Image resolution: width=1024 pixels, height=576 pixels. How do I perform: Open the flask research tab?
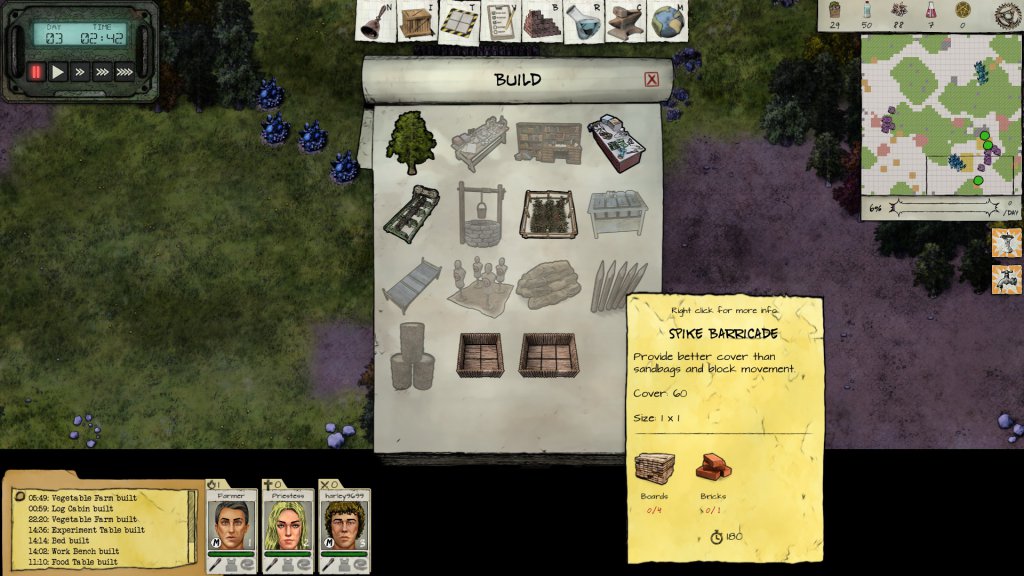pos(583,22)
